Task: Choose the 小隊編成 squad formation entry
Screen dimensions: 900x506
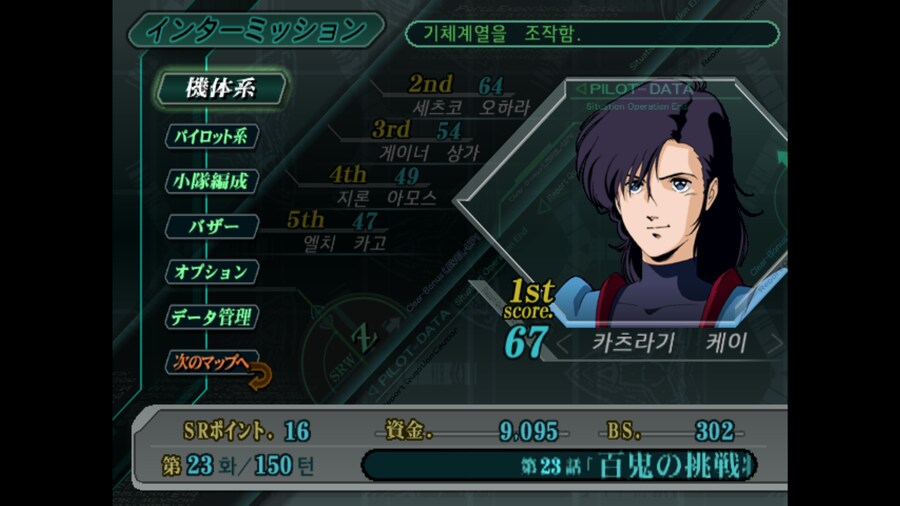Action: click(x=210, y=182)
